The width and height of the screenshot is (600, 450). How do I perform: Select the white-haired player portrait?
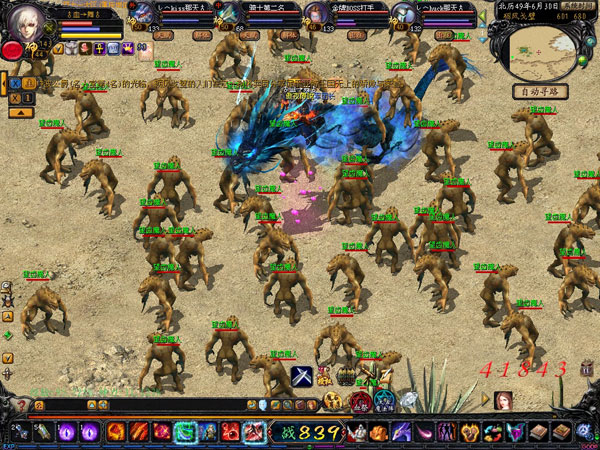pos(28,19)
